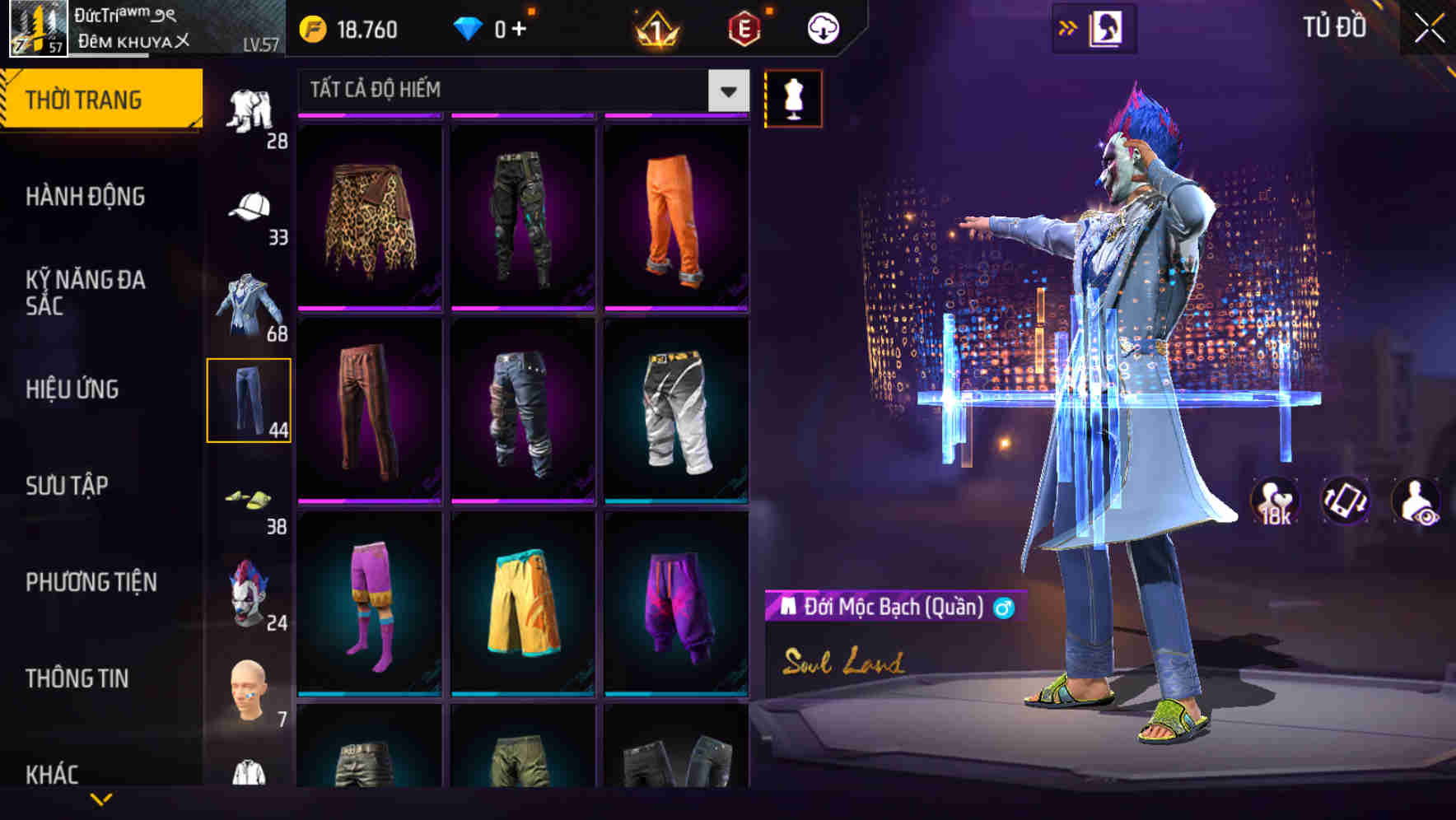Click the red E event badge icon
The width and height of the screenshot is (1456, 820).
coord(745,27)
